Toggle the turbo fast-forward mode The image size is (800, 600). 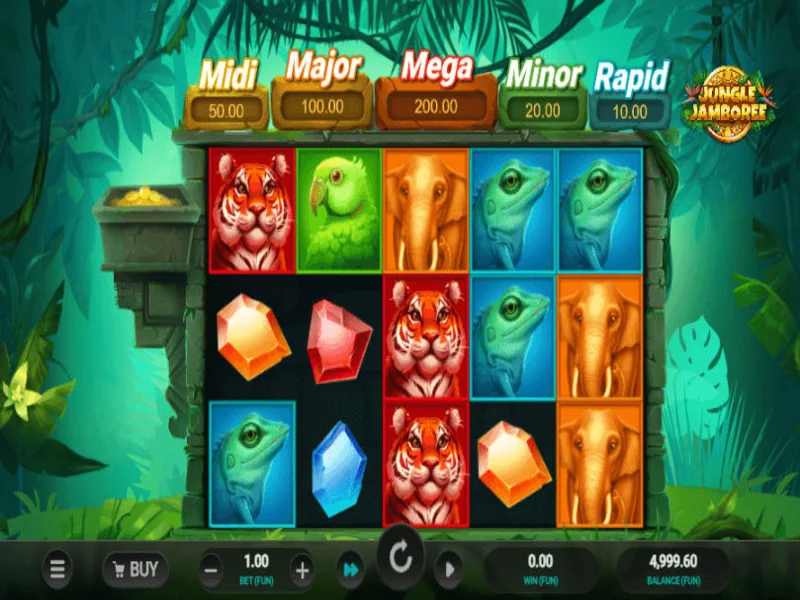pos(350,570)
